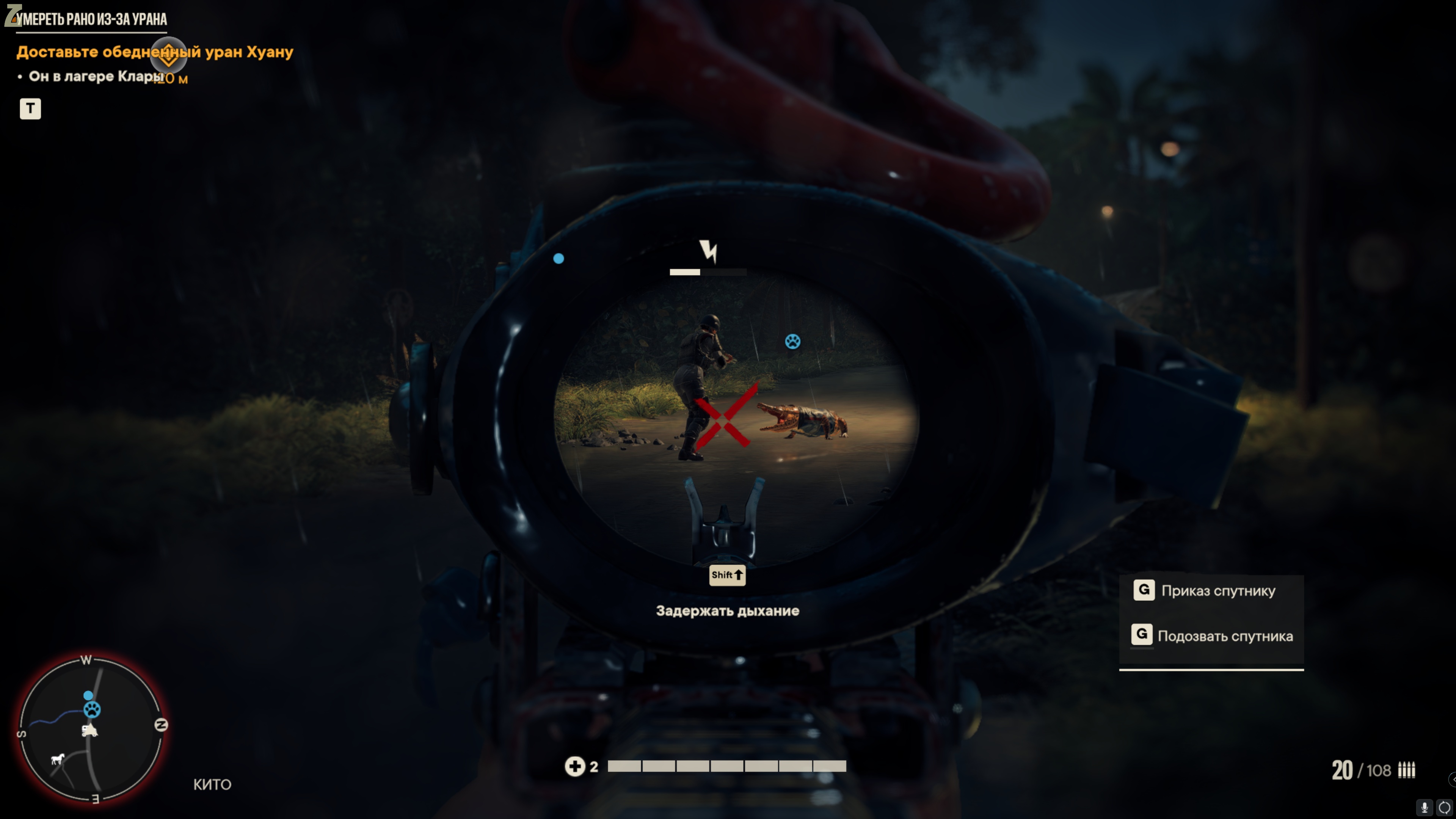This screenshot has height=819, width=1456.
Task: Click the orange quest waypoint marker
Action: [168, 55]
